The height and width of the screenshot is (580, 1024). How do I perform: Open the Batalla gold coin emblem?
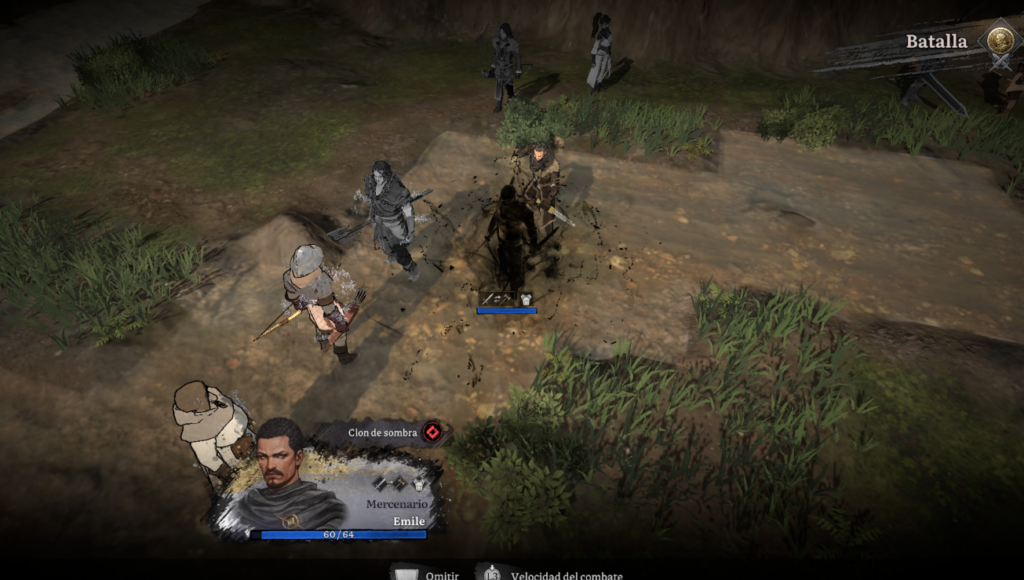pos(999,41)
